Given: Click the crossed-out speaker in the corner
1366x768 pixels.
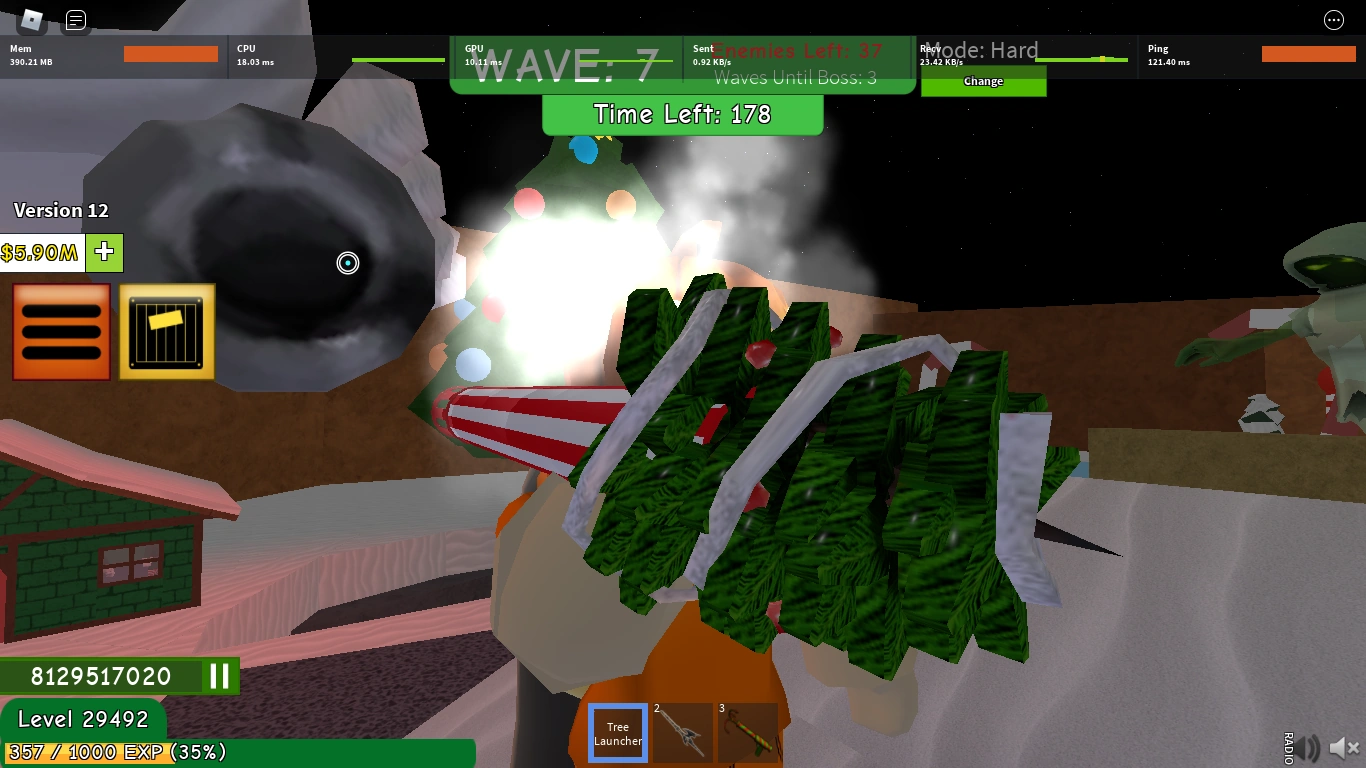Looking at the screenshot, I should (1343, 745).
